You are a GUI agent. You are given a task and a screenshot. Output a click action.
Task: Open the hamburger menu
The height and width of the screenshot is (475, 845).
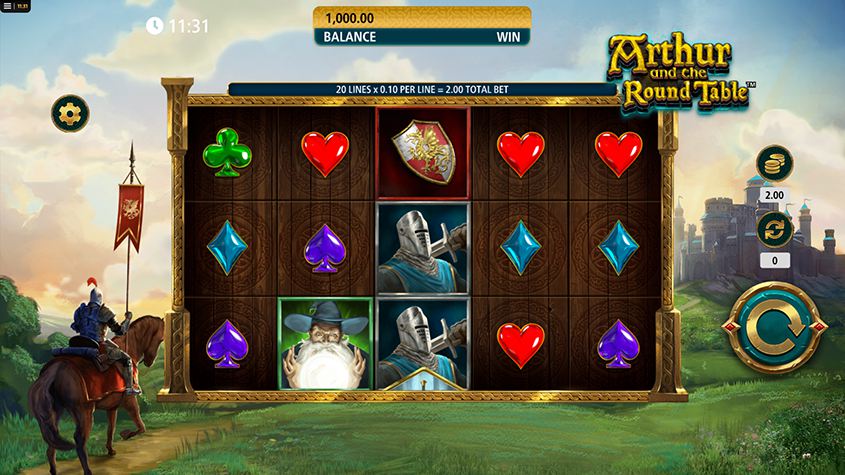coord(7,6)
